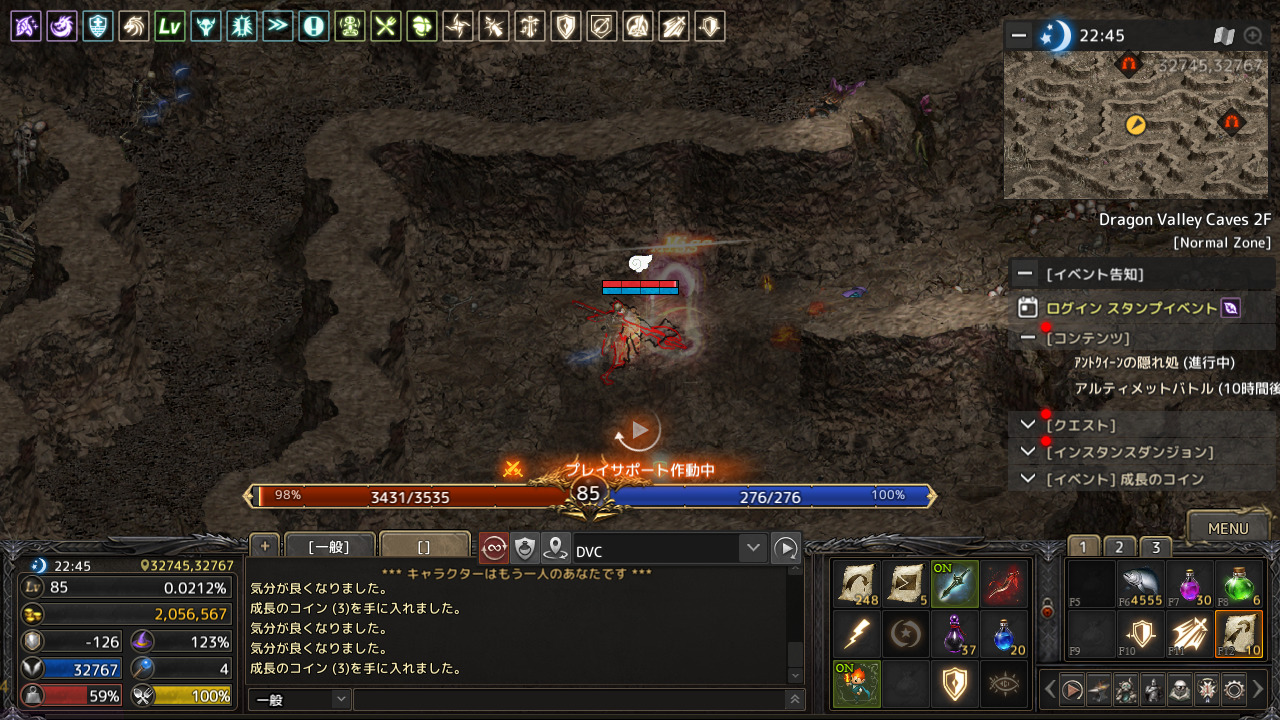Image resolution: width=1280 pixels, height=720 pixels.
Task: Switch to hotbar tab 3
Action: pos(1155,547)
